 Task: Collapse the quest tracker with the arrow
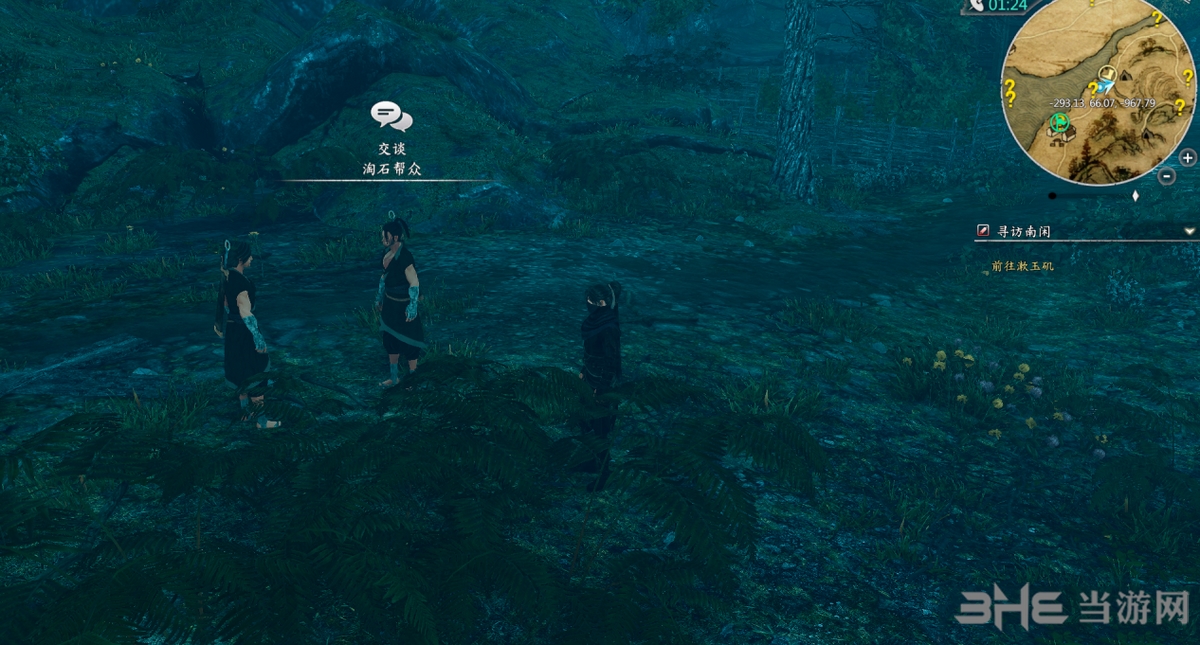pos(1189,231)
